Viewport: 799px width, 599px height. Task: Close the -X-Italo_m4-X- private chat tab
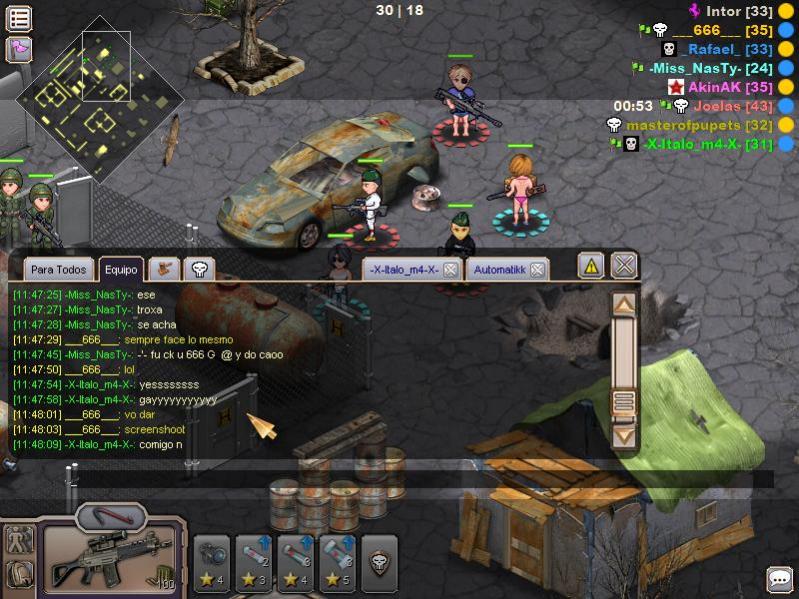[x=450, y=270]
